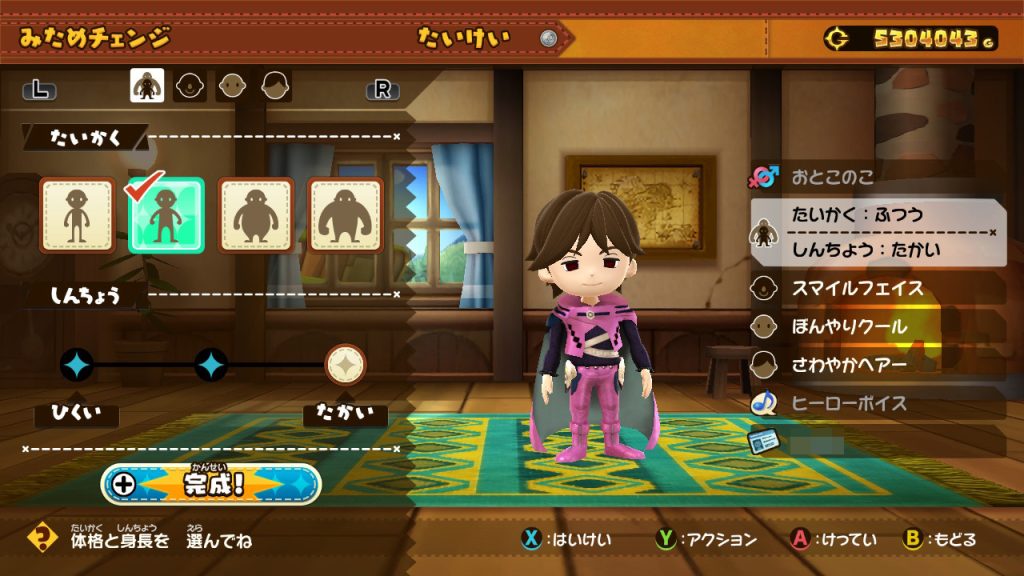
Task: Switch to the body type tab
Action: pos(147,86)
